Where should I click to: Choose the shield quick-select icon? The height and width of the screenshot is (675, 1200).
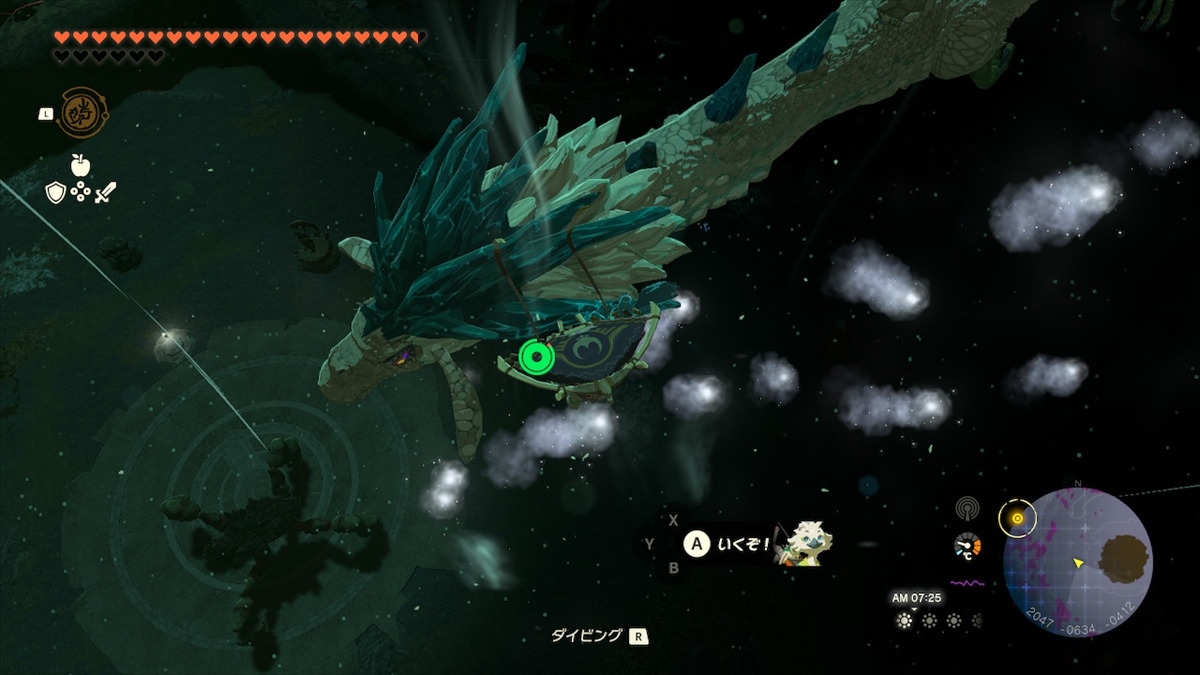(56, 192)
